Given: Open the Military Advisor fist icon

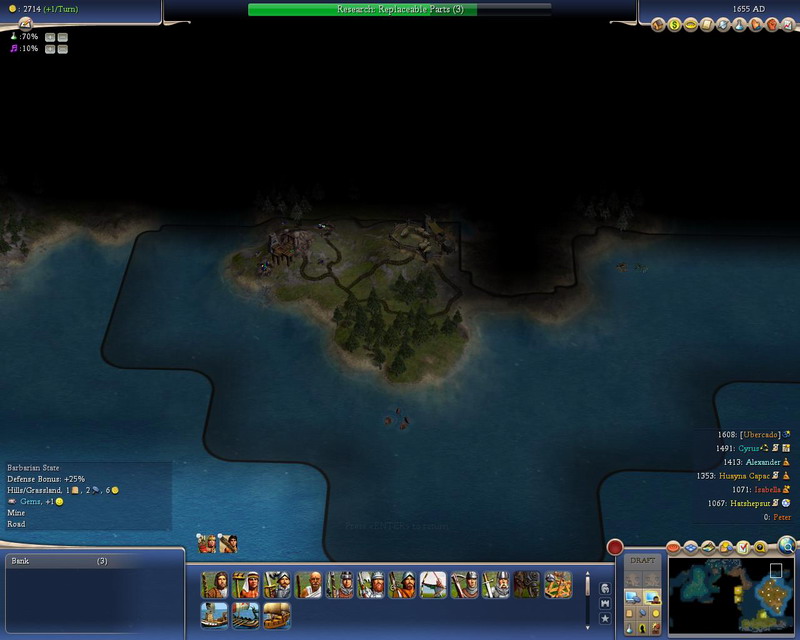Looking at the screenshot, I should coord(770,25).
